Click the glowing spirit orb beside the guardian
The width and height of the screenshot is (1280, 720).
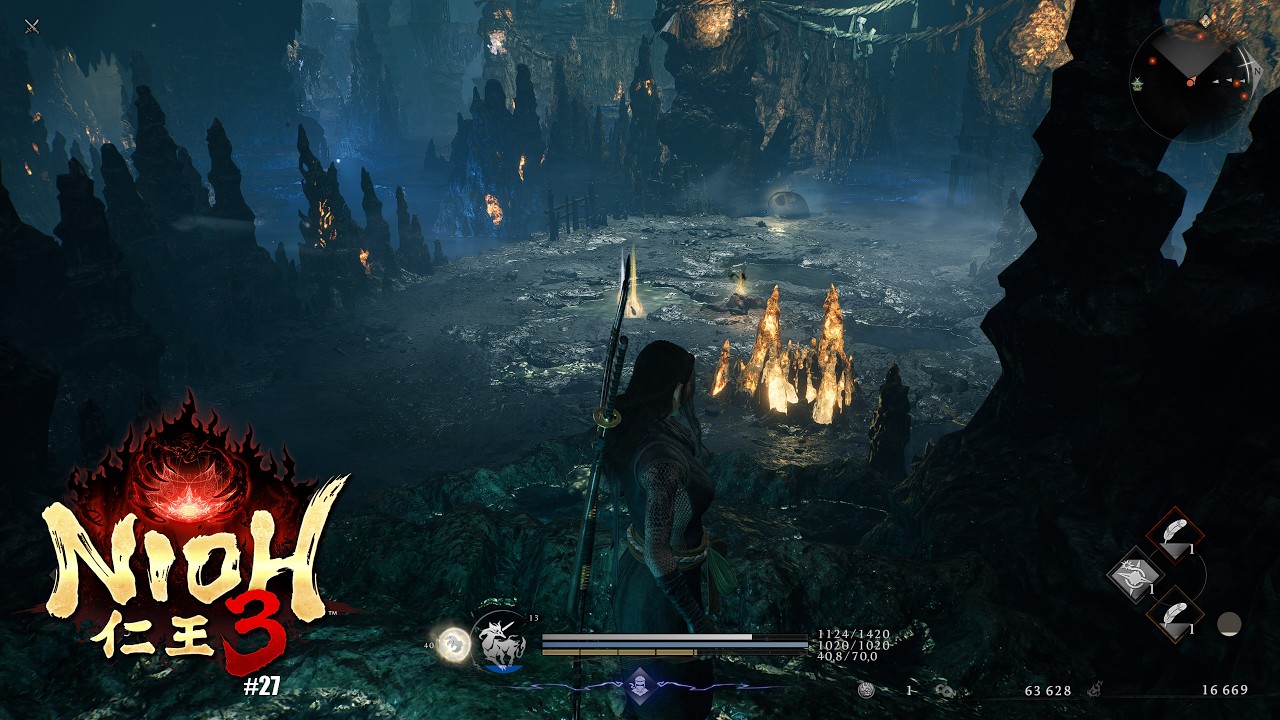click(x=455, y=643)
